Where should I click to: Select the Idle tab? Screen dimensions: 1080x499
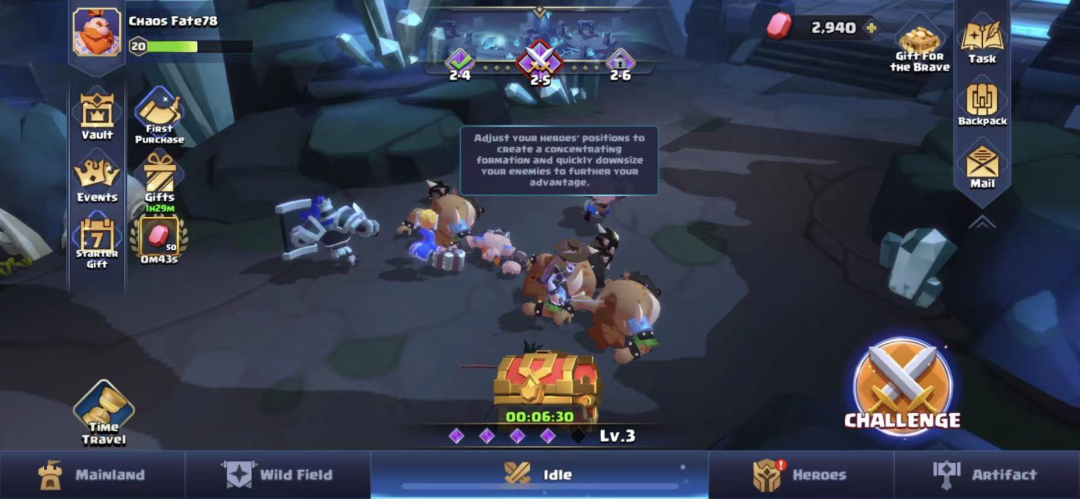540,475
